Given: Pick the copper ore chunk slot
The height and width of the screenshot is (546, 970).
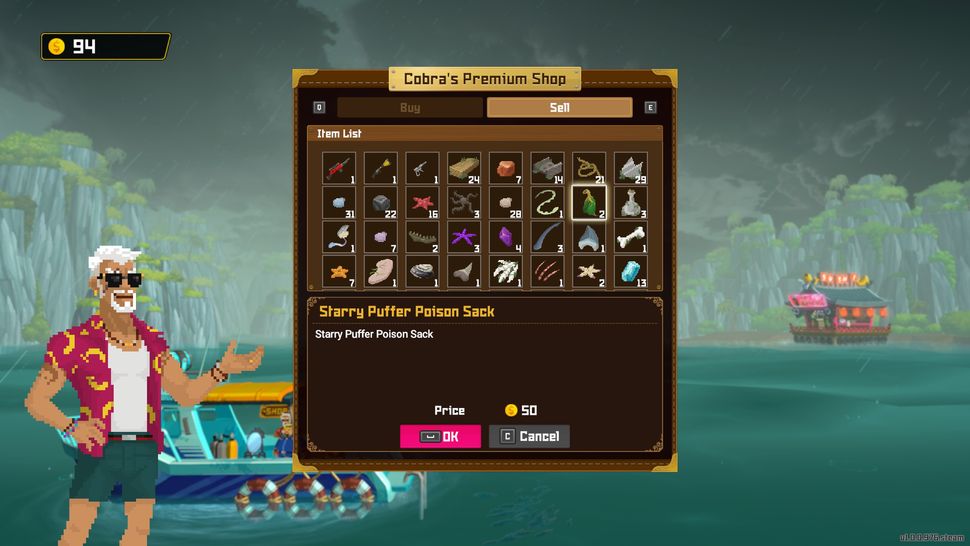Looking at the screenshot, I should [x=506, y=168].
